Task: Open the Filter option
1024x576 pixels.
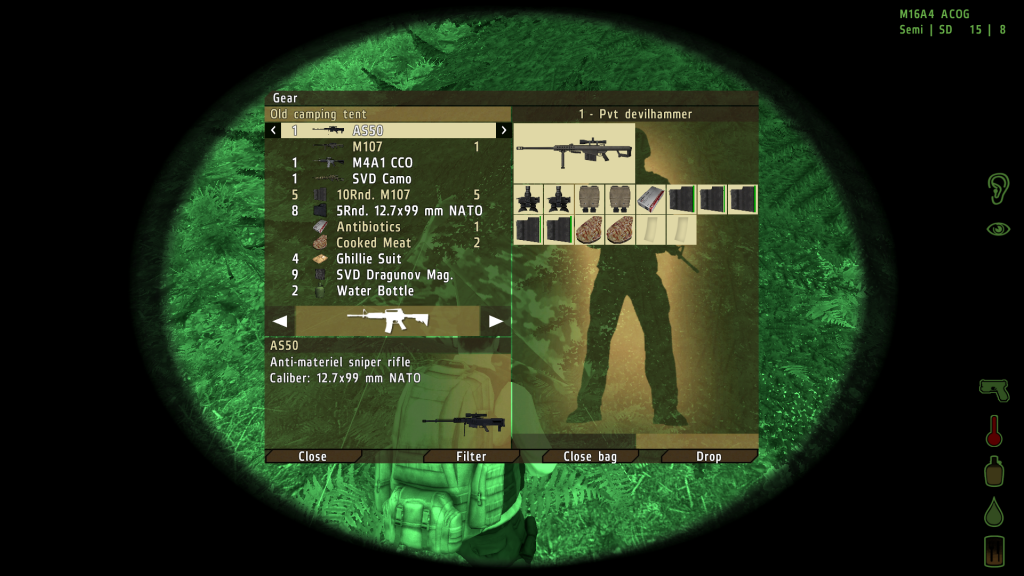Action: tap(471, 456)
